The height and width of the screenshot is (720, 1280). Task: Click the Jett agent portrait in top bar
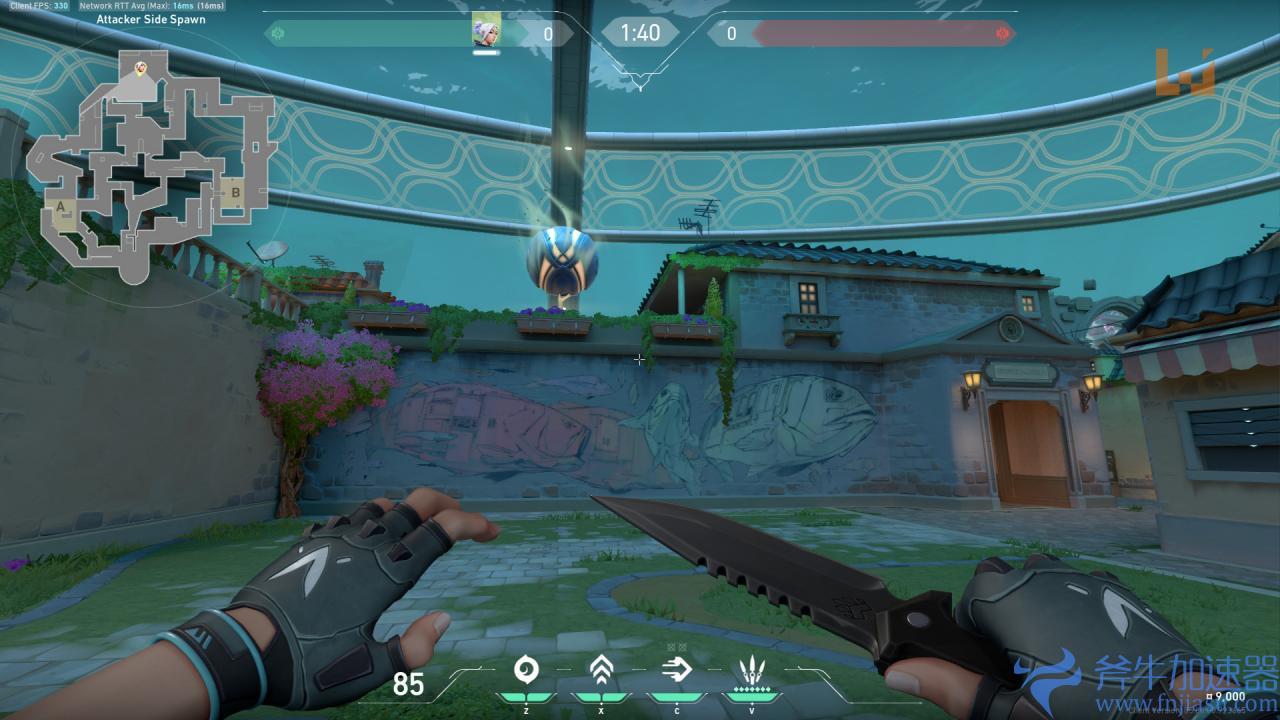(486, 33)
